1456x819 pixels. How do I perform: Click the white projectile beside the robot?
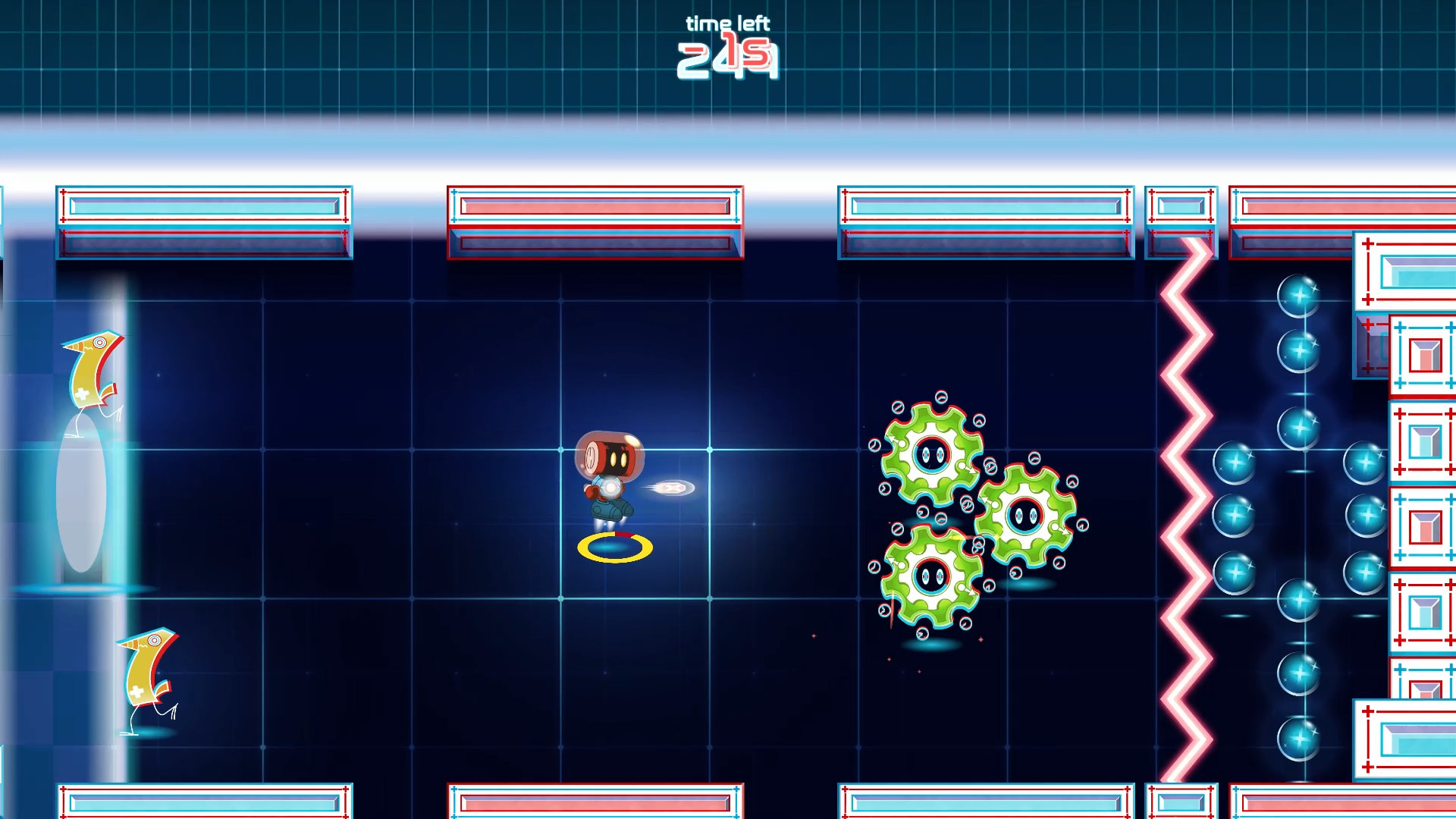click(x=675, y=488)
